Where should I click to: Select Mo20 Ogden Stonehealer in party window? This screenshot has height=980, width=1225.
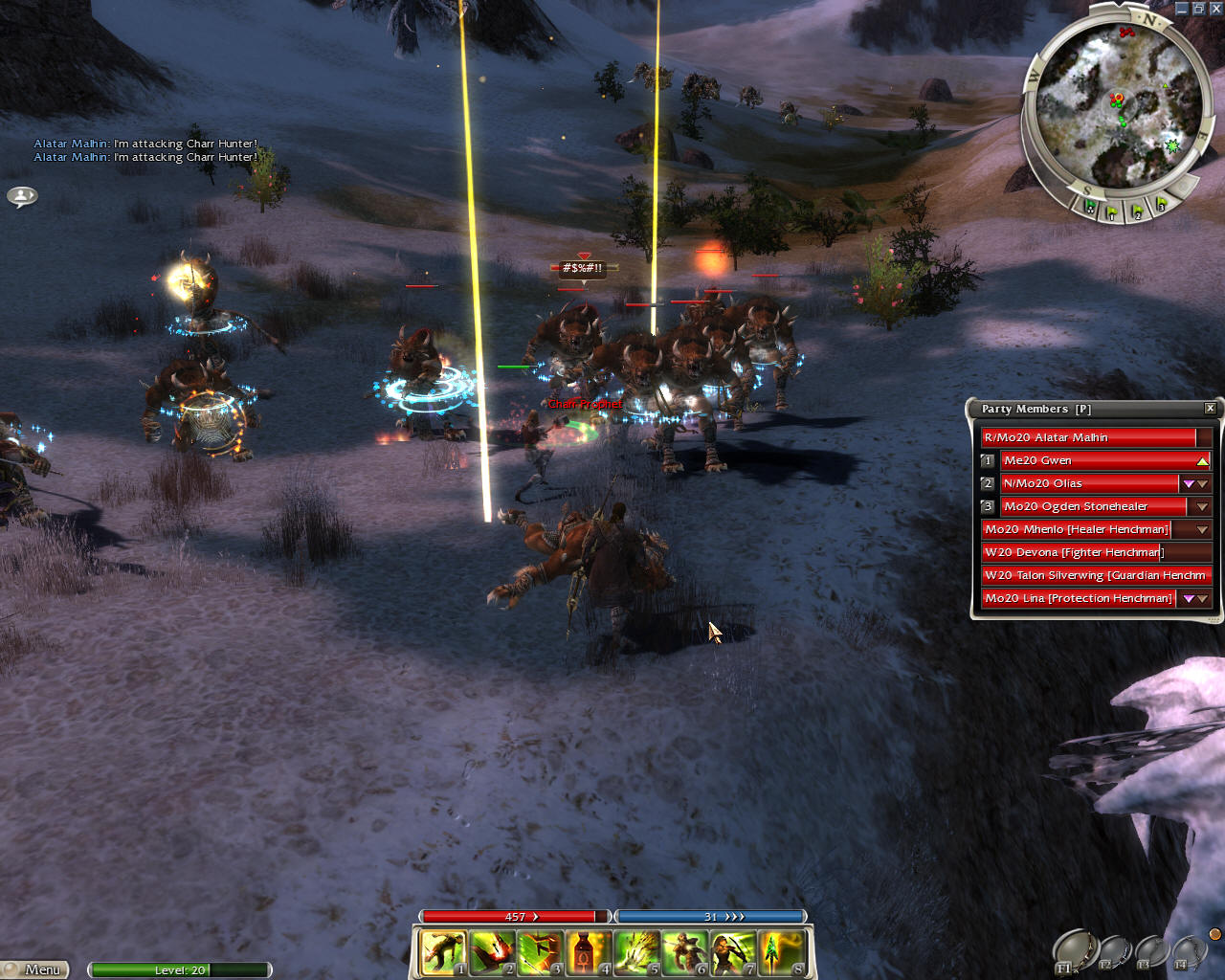pyautogui.click(x=1093, y=506)
